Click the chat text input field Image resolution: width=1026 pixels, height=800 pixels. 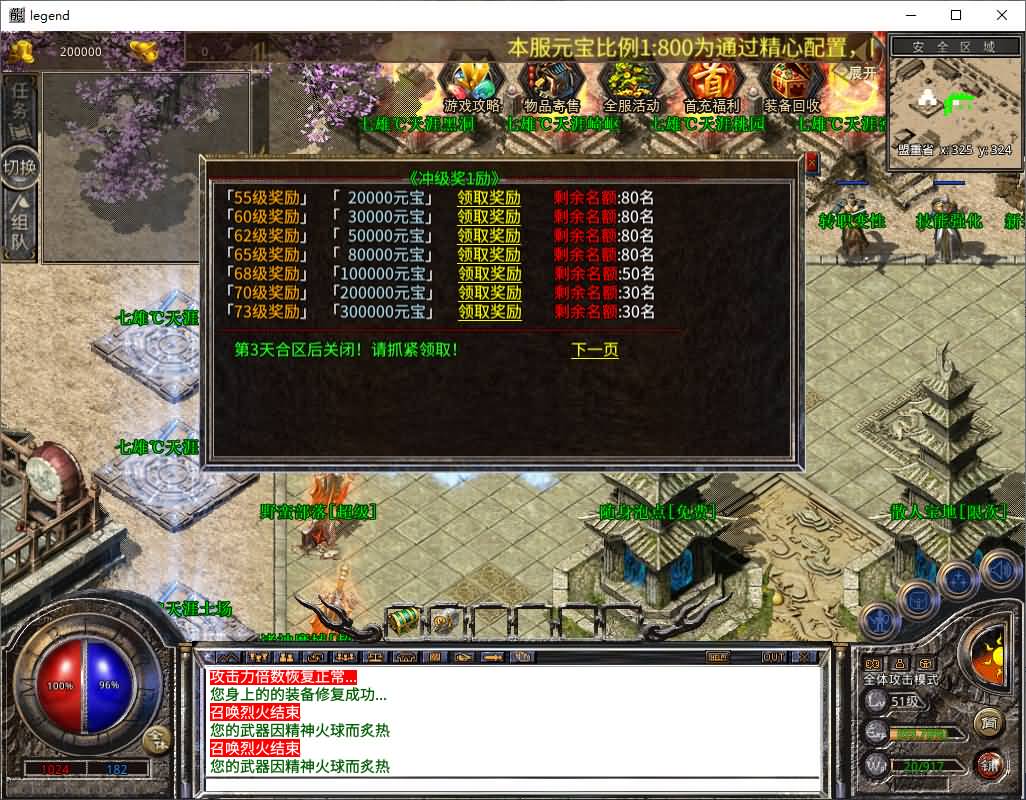pos(510,783)
